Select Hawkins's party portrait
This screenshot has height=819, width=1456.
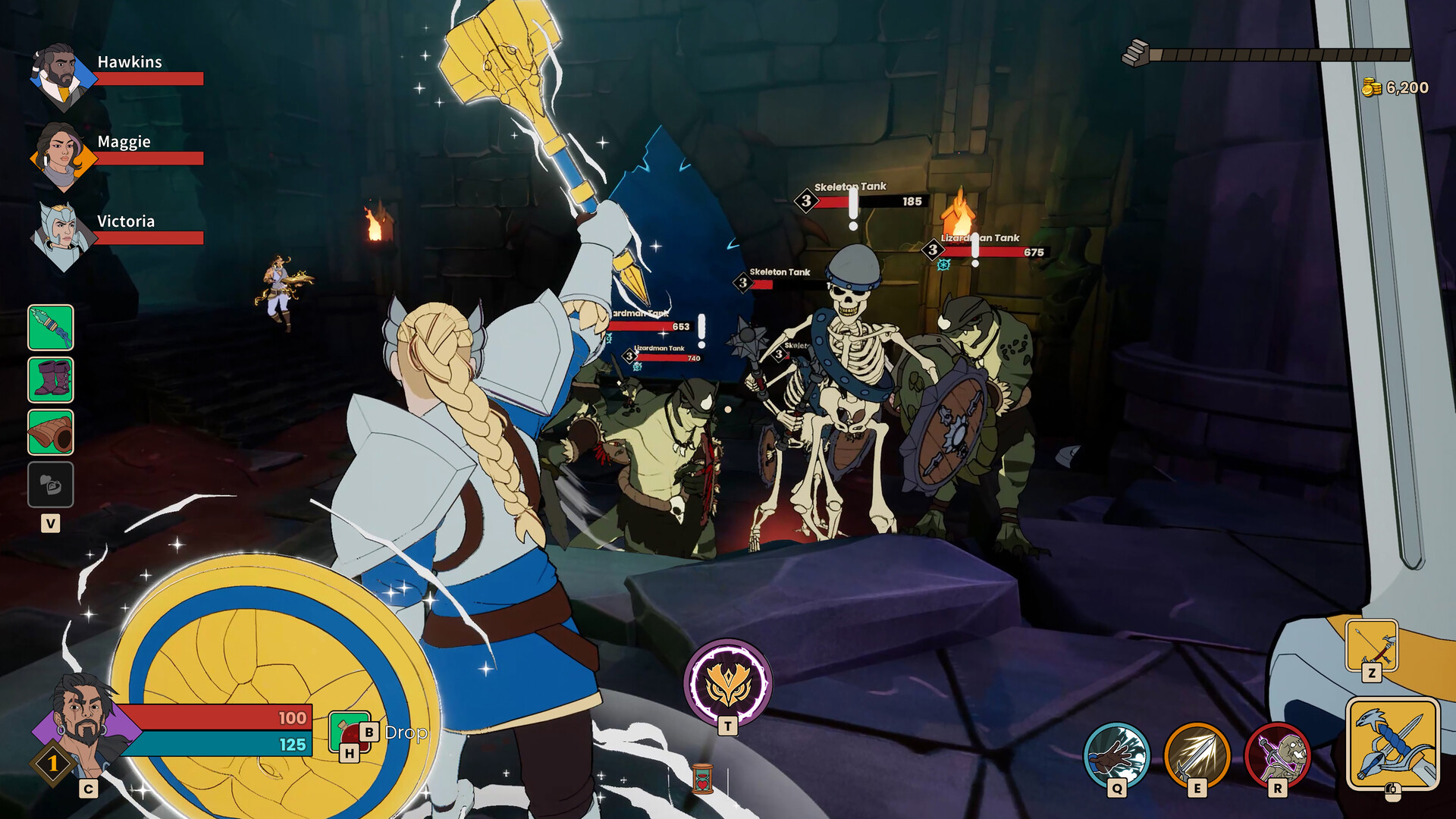[61, 76]
